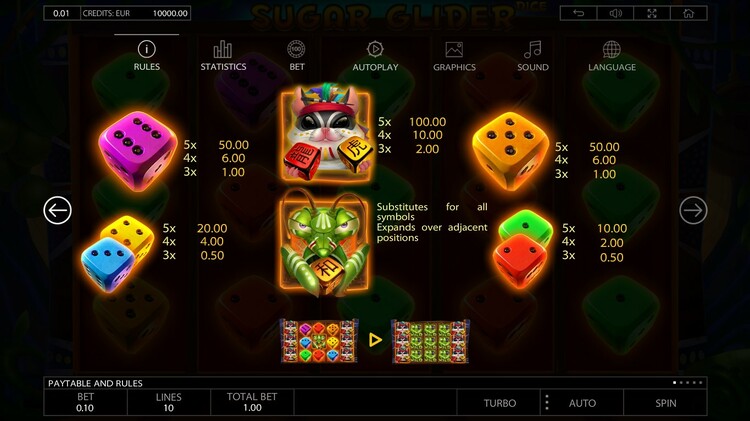Toggle Turbo mode
This screenshot has height=421, width=750.
500,403
